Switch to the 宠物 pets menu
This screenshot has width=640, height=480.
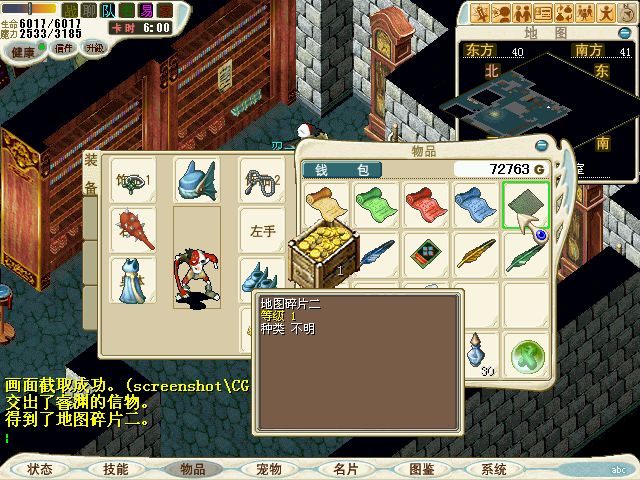pyautogui.click(x=269, y=468)
